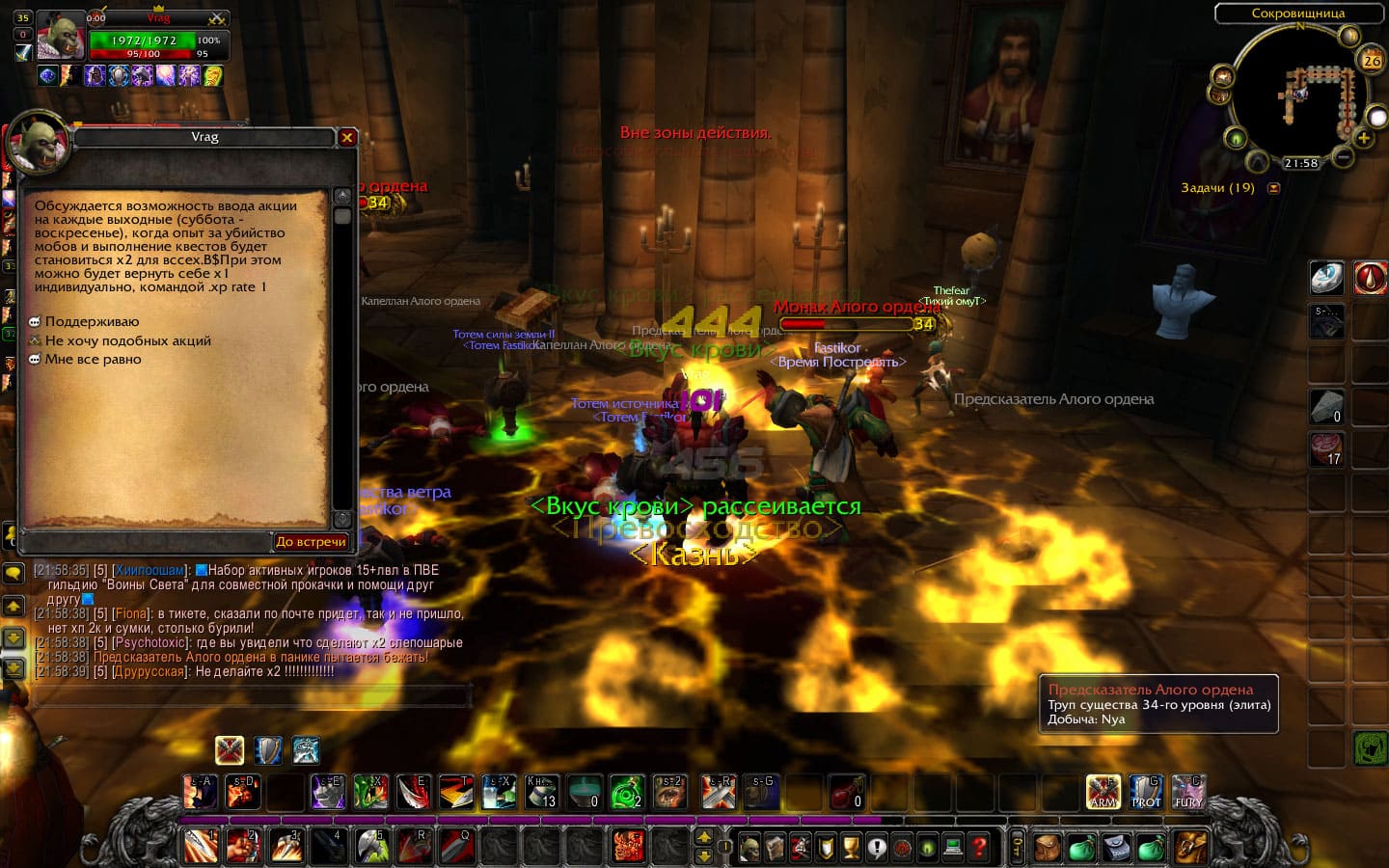Screen dimensions: 1389x868
Task: Collapse the "Задачи (19)" quest tracker
Action: [x=1273, y=188]
